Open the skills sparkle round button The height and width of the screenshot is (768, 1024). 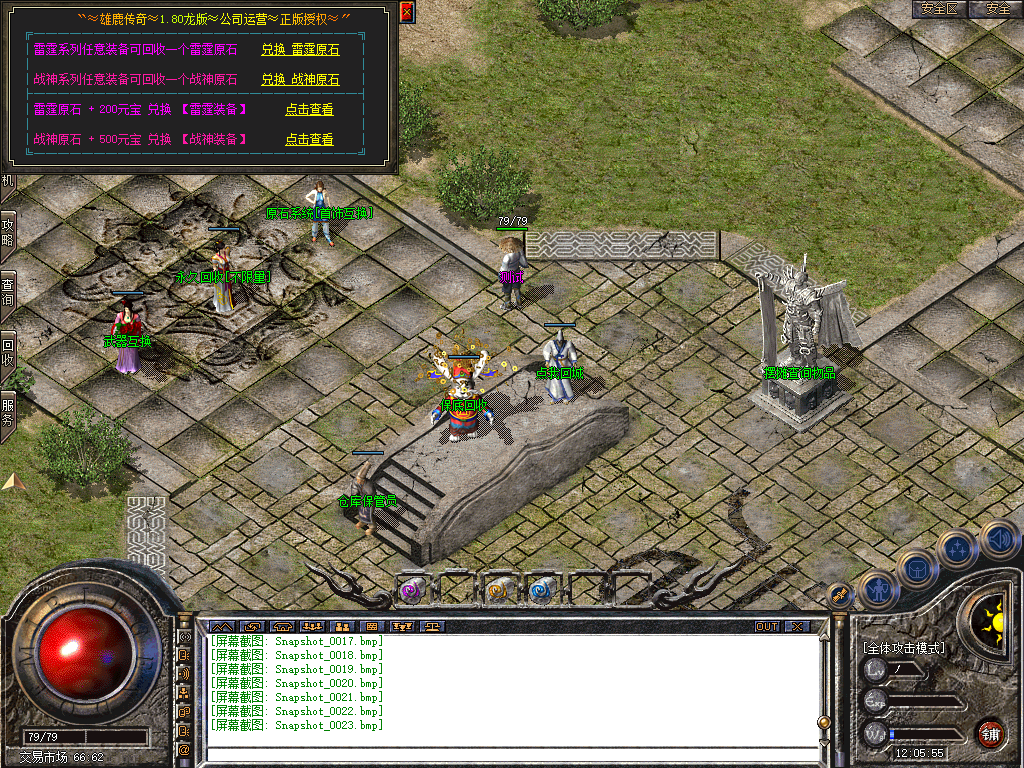(x=957, y=549)
